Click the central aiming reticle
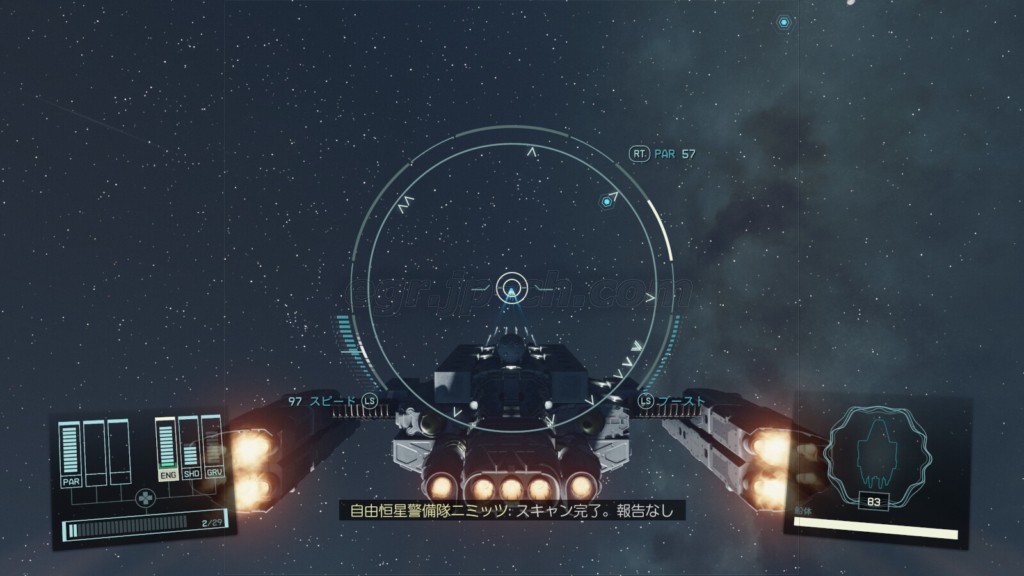This screenshot has width=1024, height=576. (x=511, y=283)
